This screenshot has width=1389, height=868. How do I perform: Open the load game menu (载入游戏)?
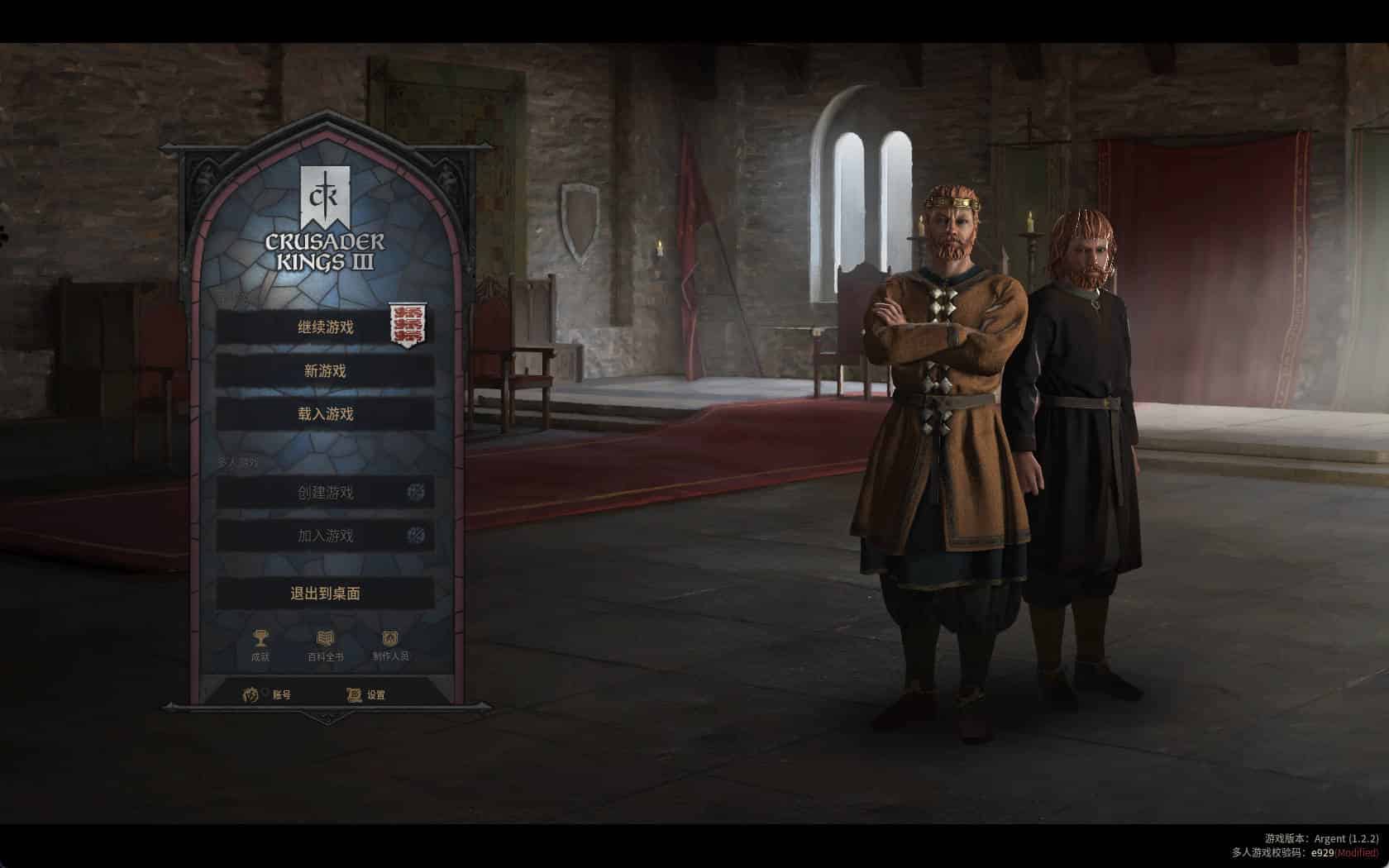pyautogui.click(x=325, y=414)
